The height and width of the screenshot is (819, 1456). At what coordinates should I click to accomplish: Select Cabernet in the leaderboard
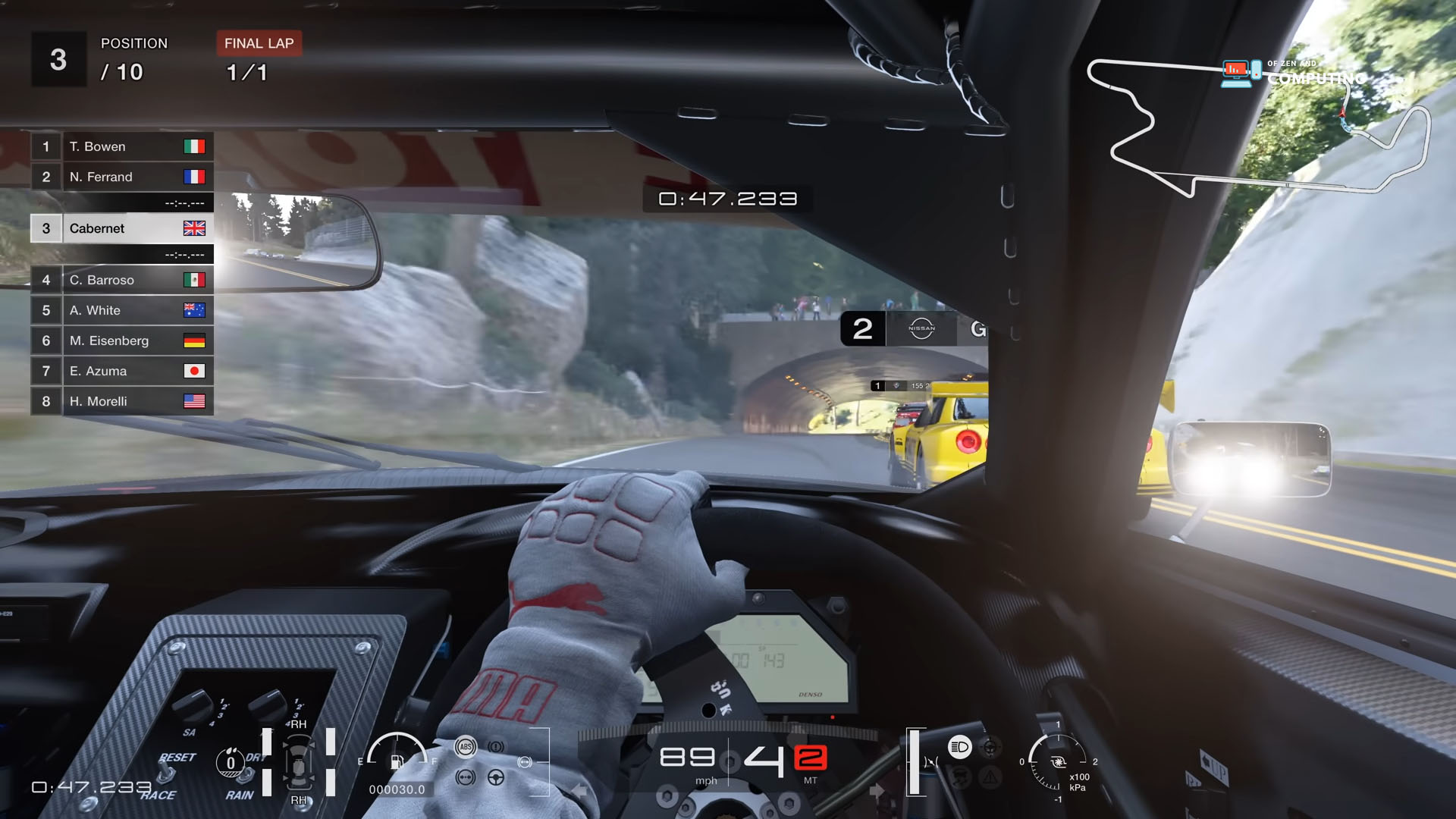[x=99, y=228]
